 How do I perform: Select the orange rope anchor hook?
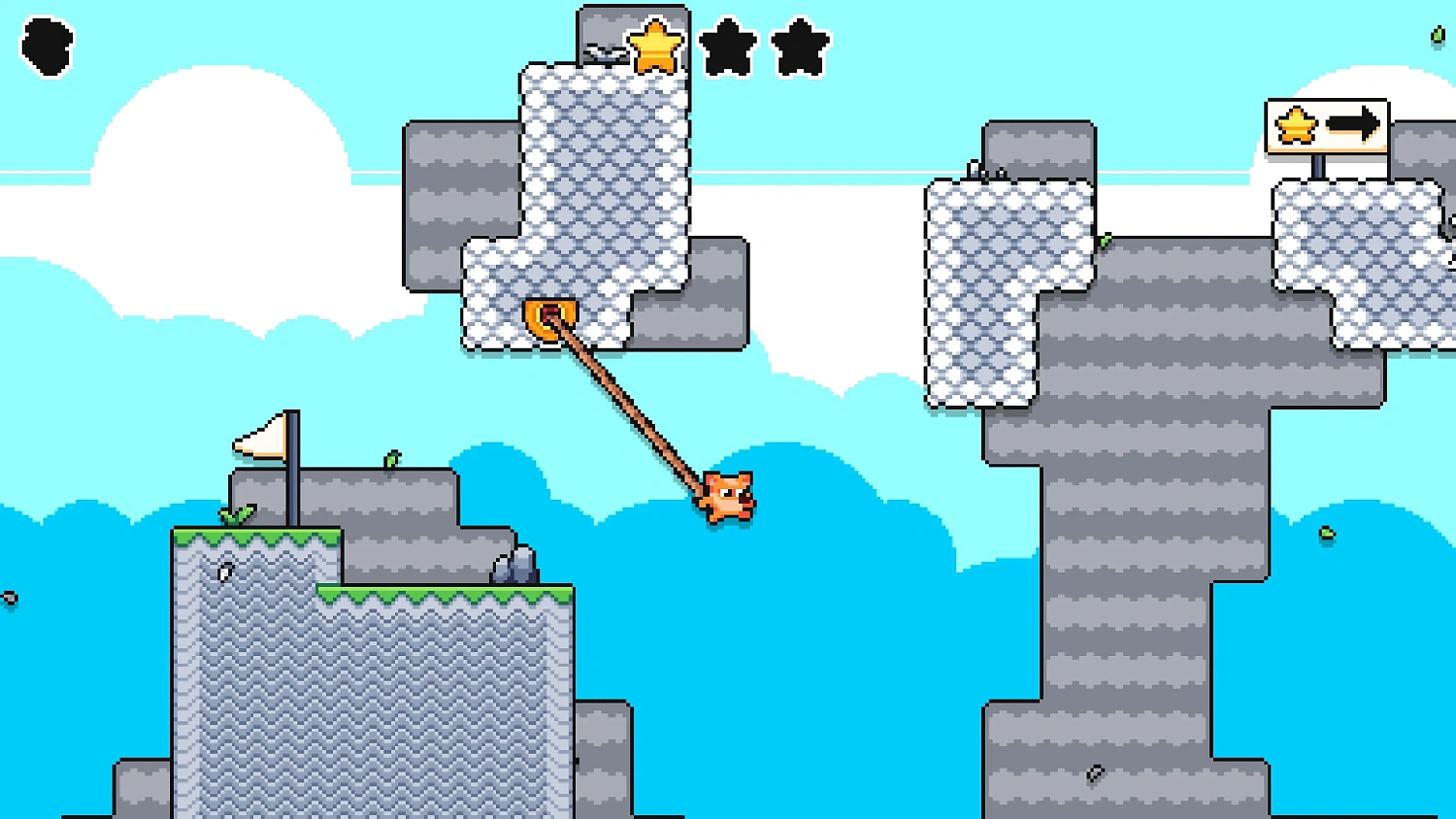coord(551,313)
